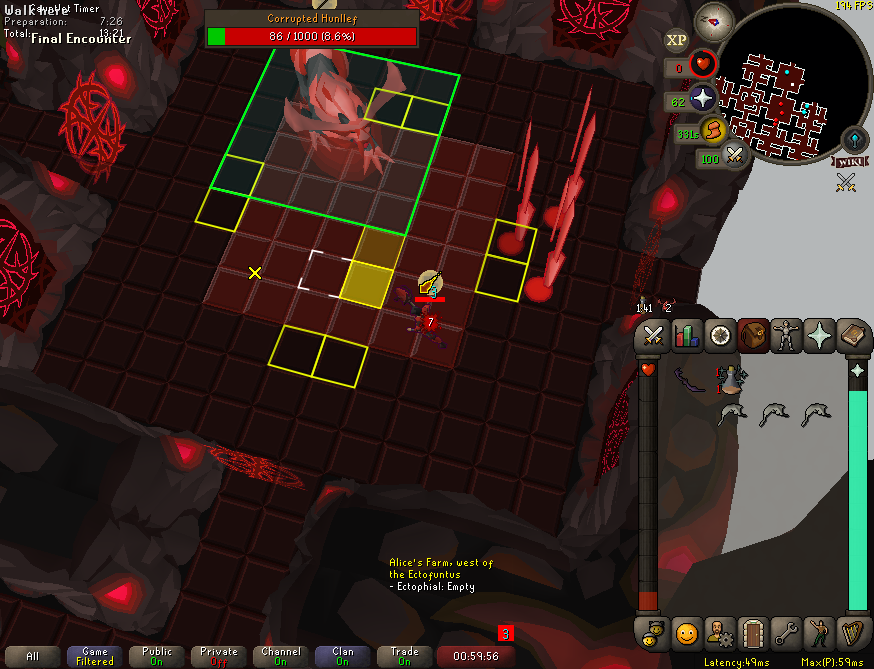Toggle run with the boot orb
This screenshot has height=669, width=874.
(712, 131)
